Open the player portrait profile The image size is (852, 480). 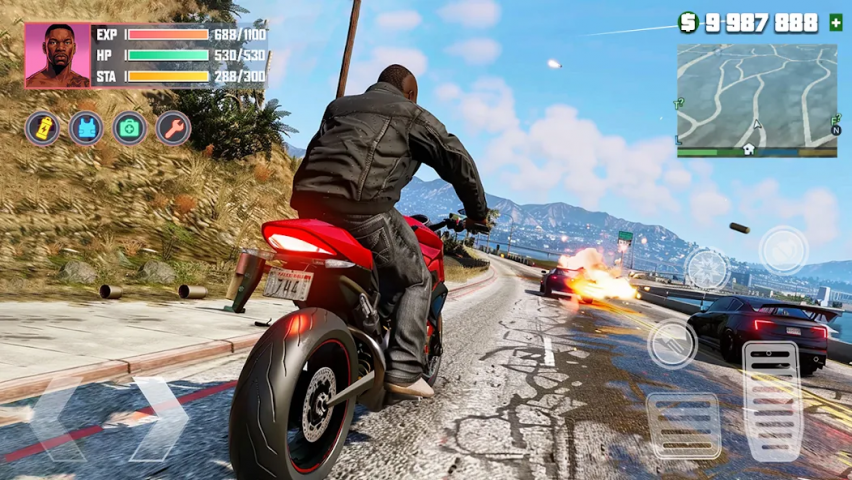58,56
